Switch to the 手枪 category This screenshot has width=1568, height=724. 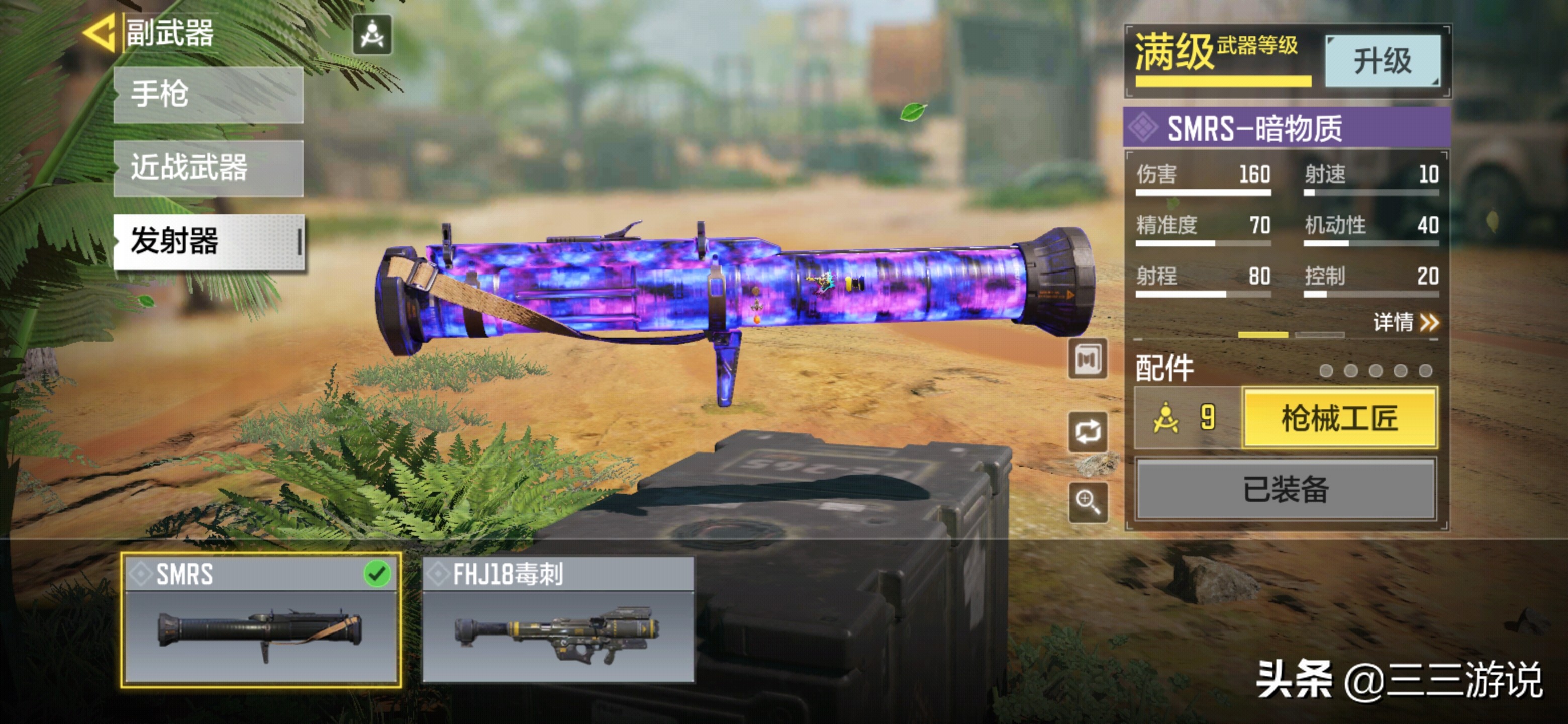pyautogui.click(x=208, y=95)
